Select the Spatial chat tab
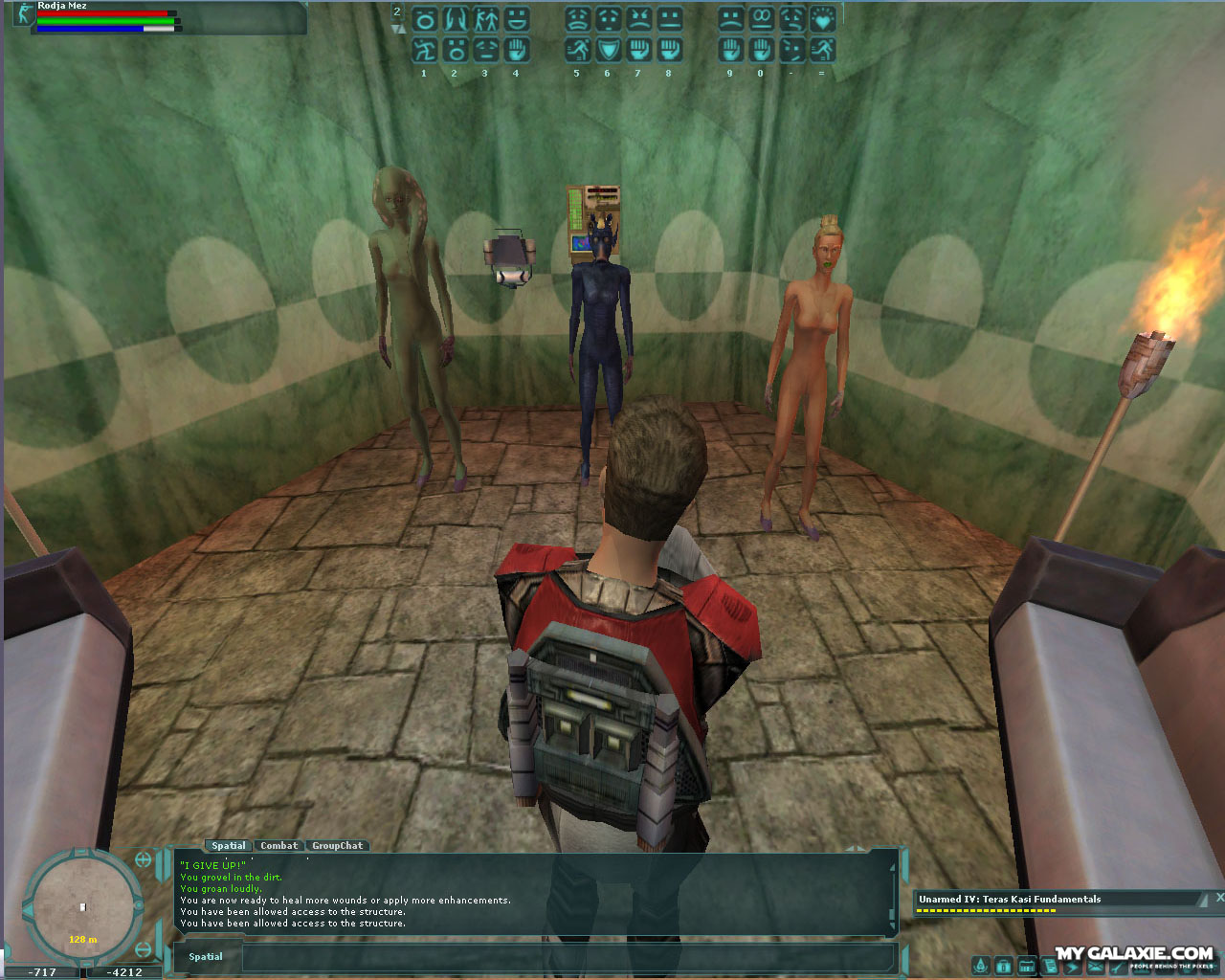The image size is (1225, 980). point(228,846)
